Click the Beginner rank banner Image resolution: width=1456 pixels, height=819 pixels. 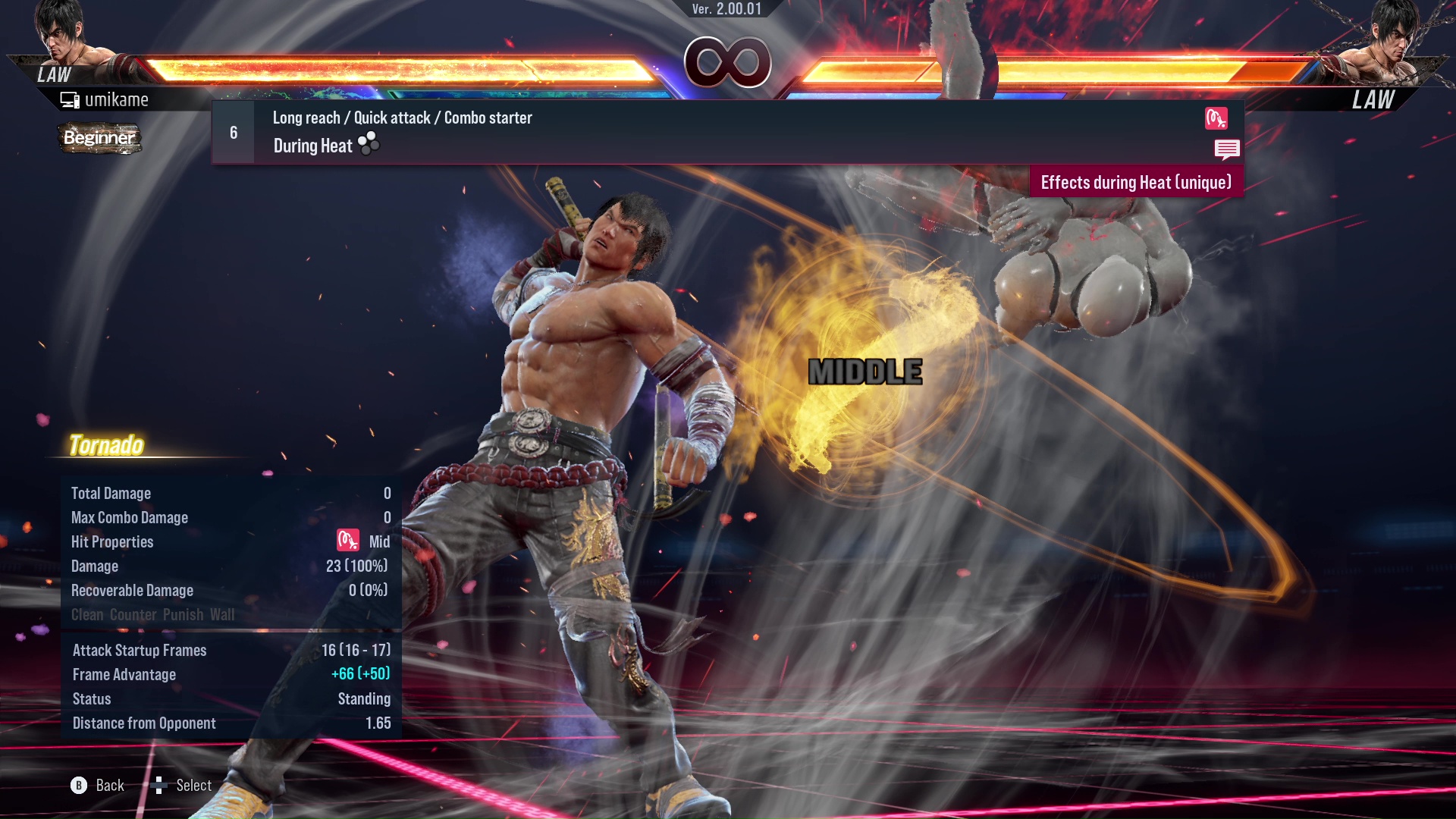click(x=99, y=138)
